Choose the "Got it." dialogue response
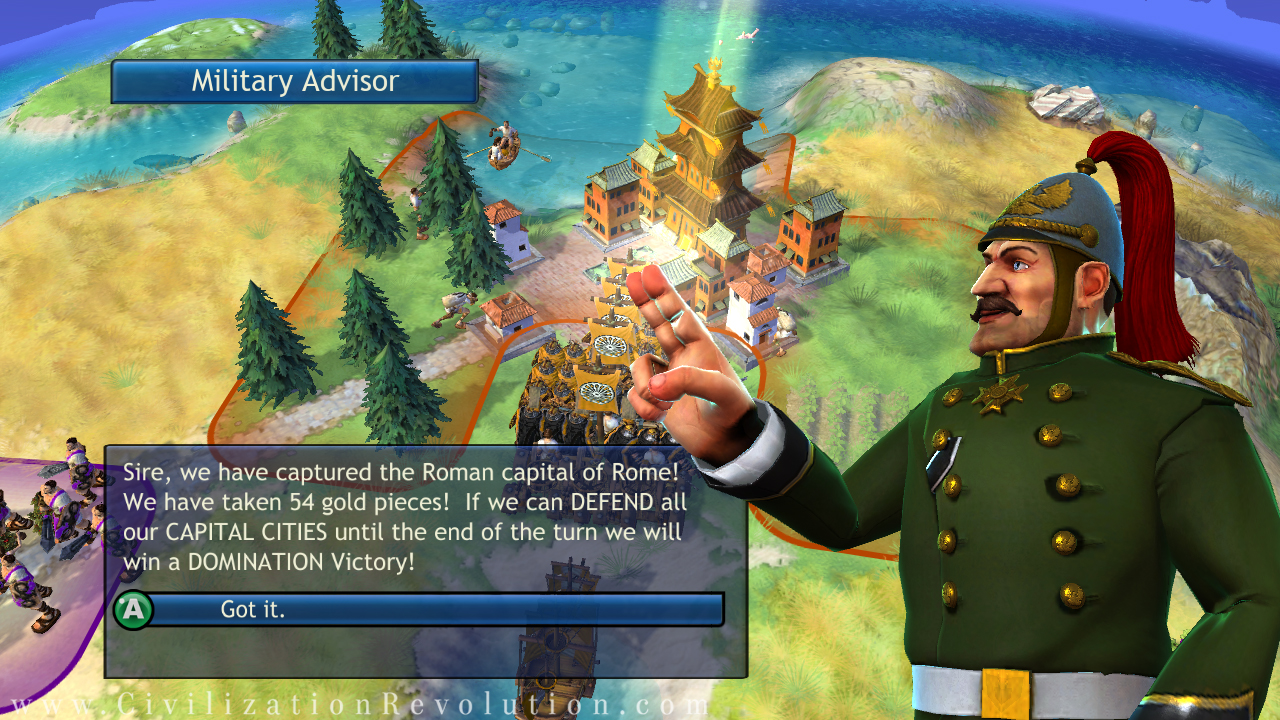This screenshot has width=1280, height=720. pos(420,609)
